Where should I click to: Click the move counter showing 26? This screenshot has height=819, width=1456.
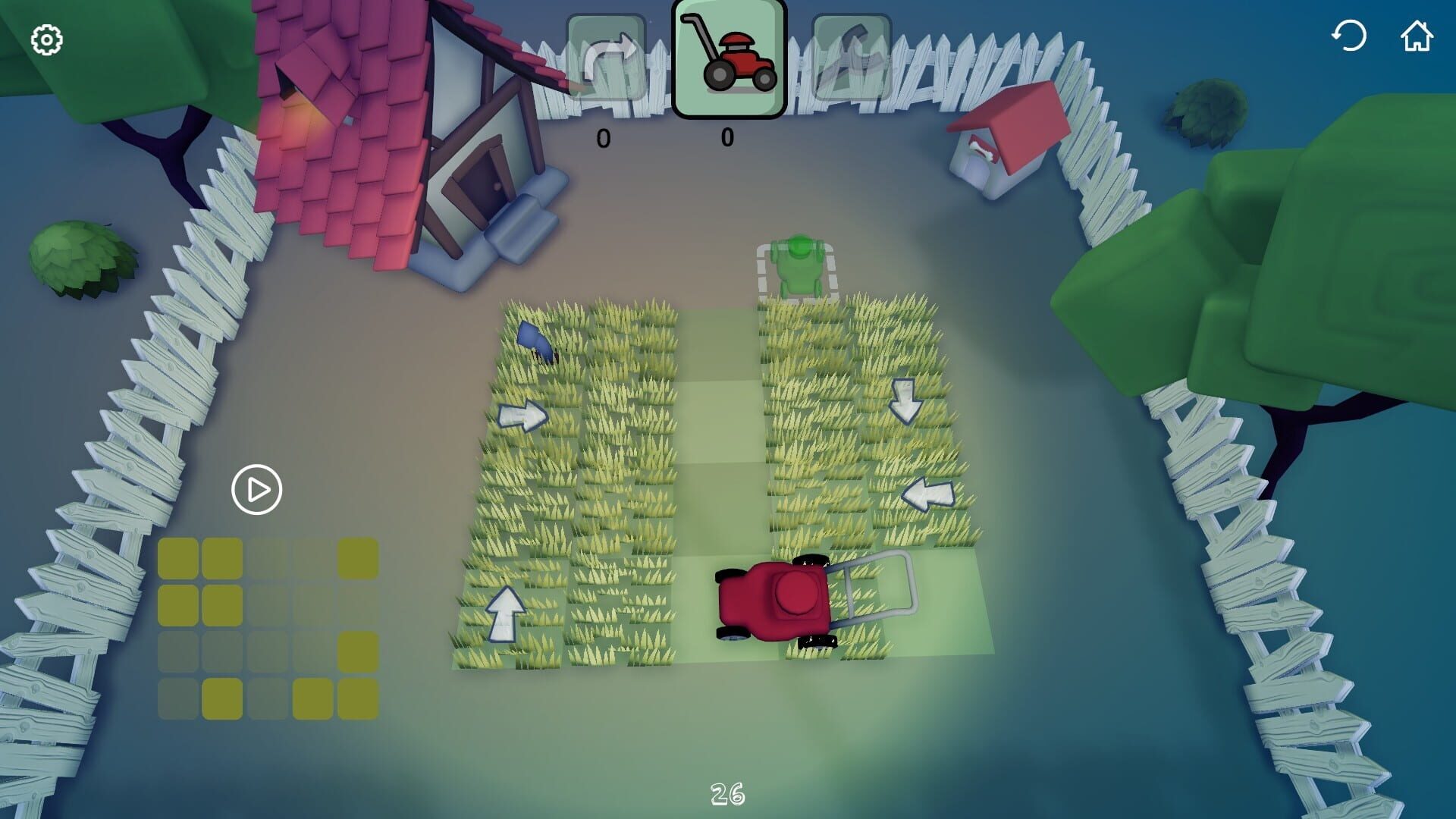pos(726,795)
